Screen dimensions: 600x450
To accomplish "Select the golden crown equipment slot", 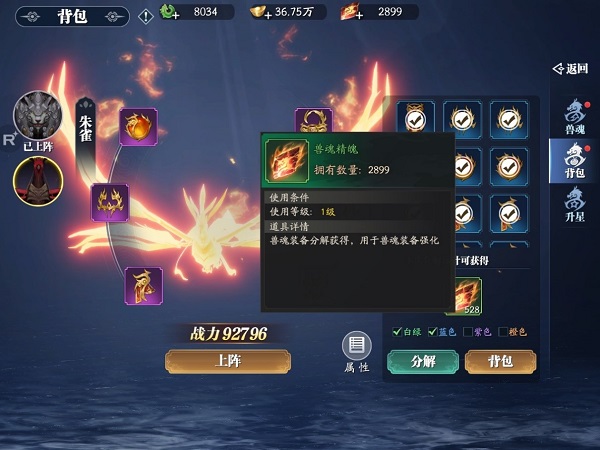I will pyautogui.click(x=110, y=202).
